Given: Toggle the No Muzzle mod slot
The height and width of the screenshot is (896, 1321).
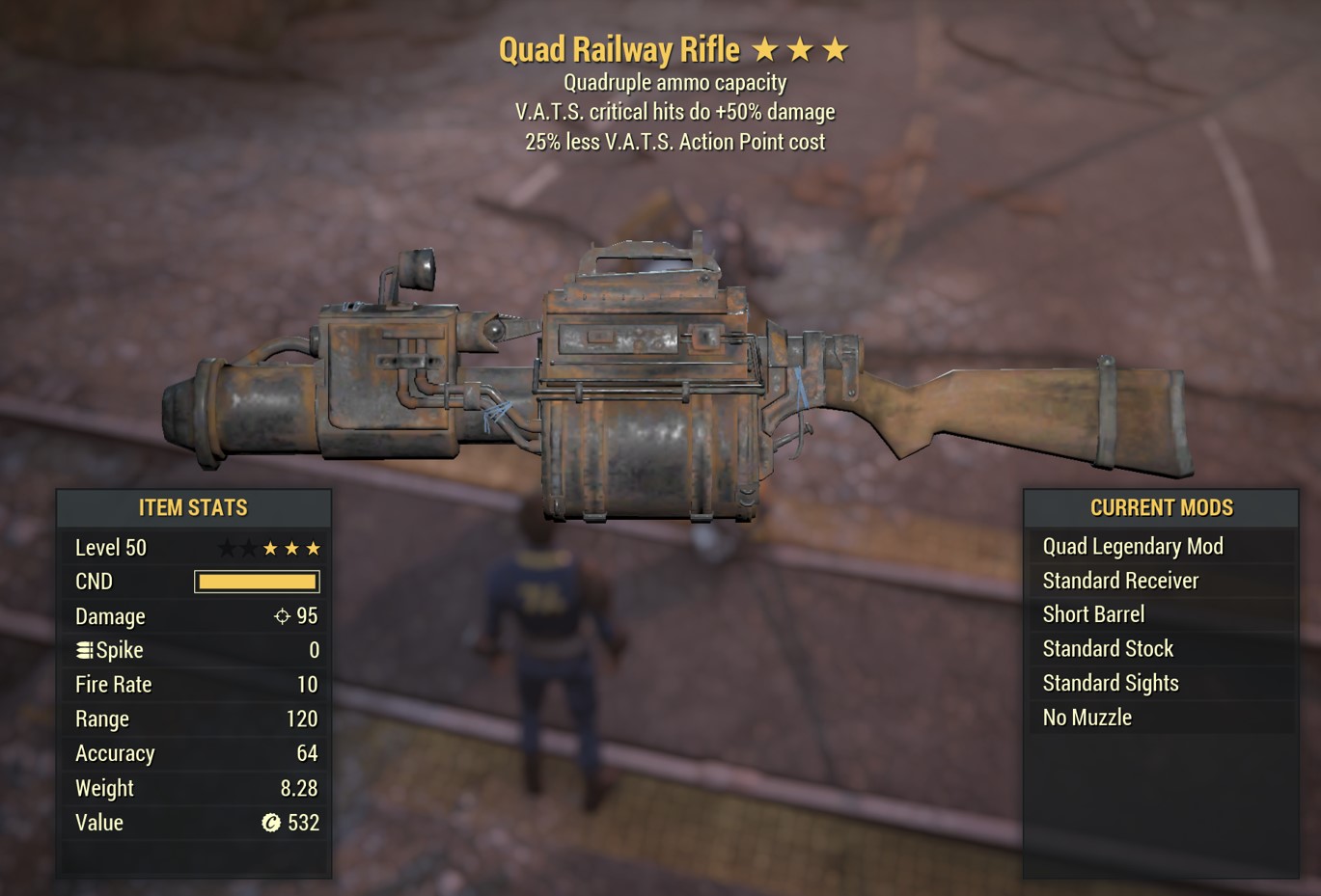Looking at the screenshot, I should pos(1087,717).
